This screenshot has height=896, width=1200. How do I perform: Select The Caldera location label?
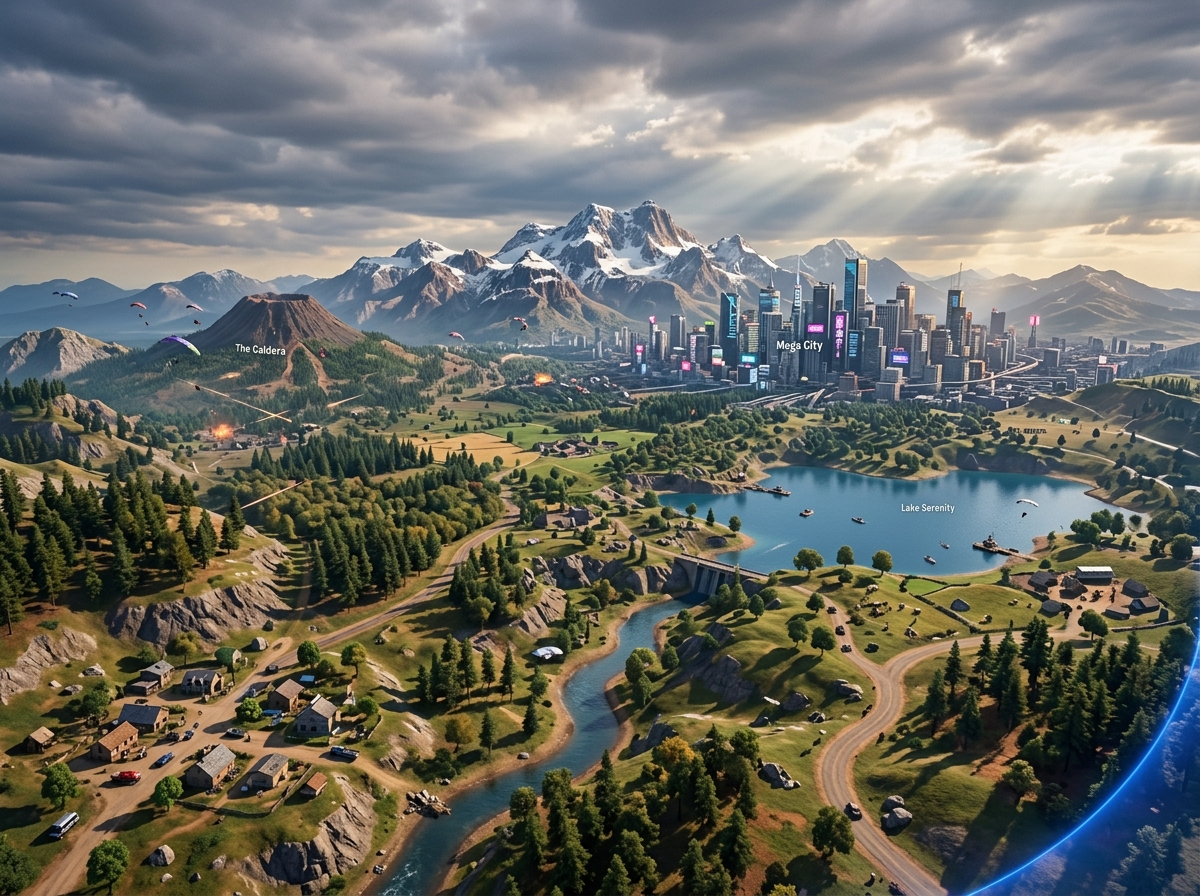(260, 349)
